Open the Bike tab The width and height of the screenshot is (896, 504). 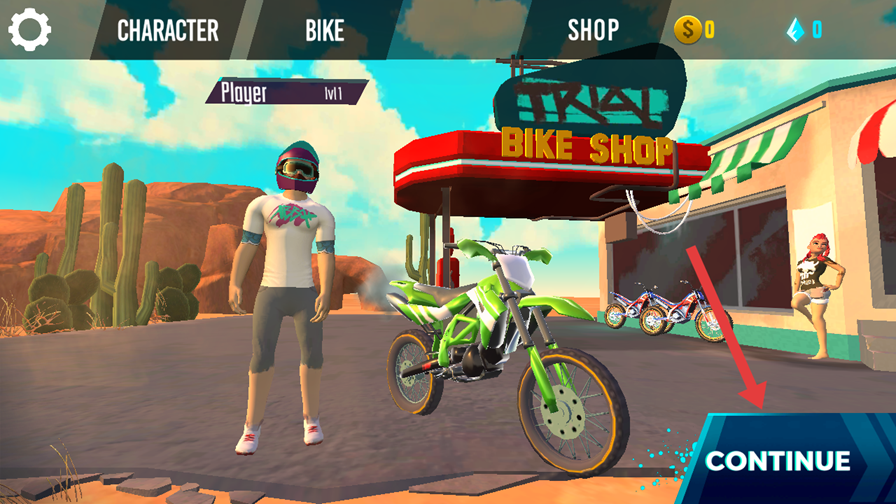(x=324, y=30)
